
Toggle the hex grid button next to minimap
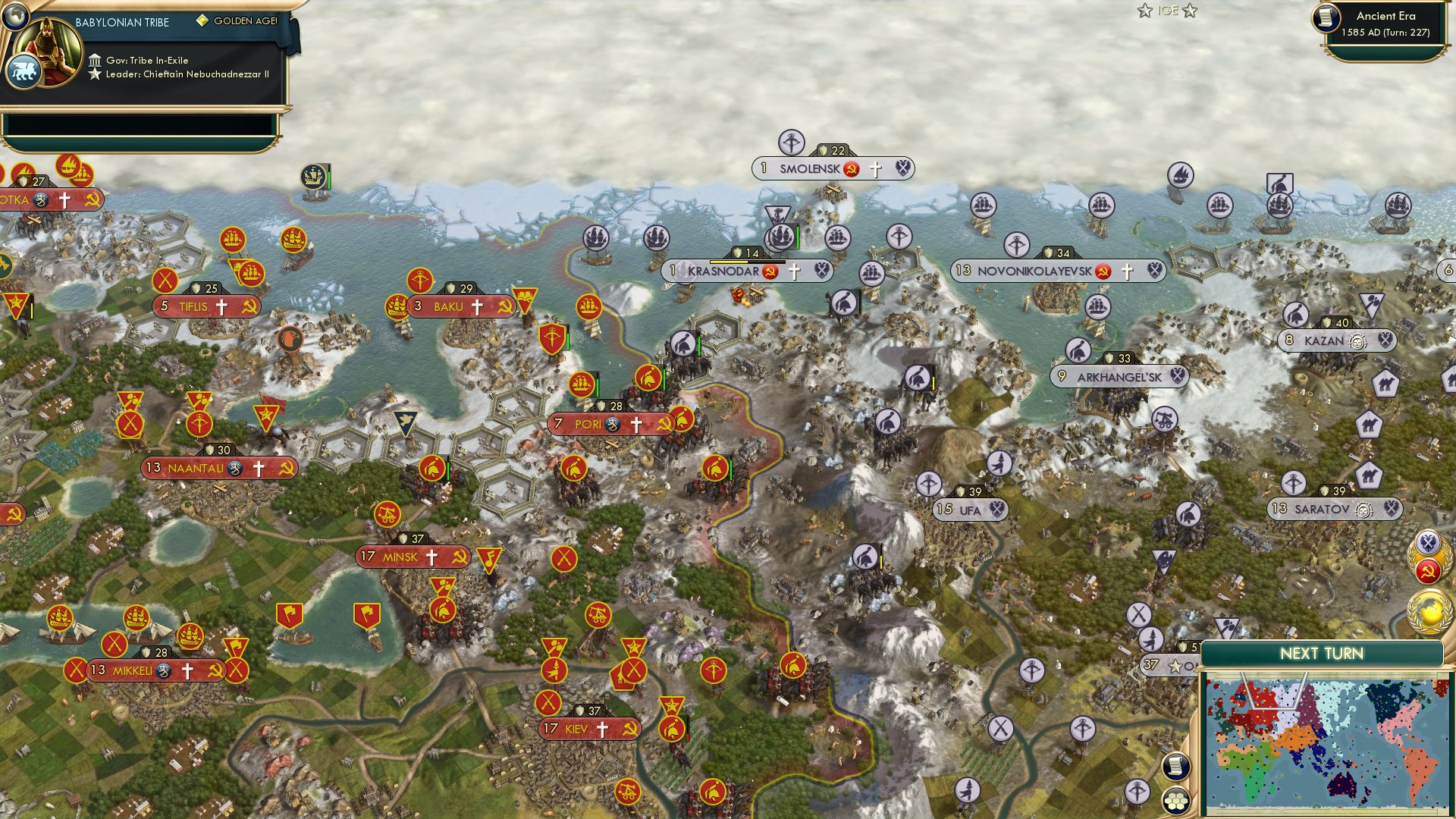(1175, 800)
